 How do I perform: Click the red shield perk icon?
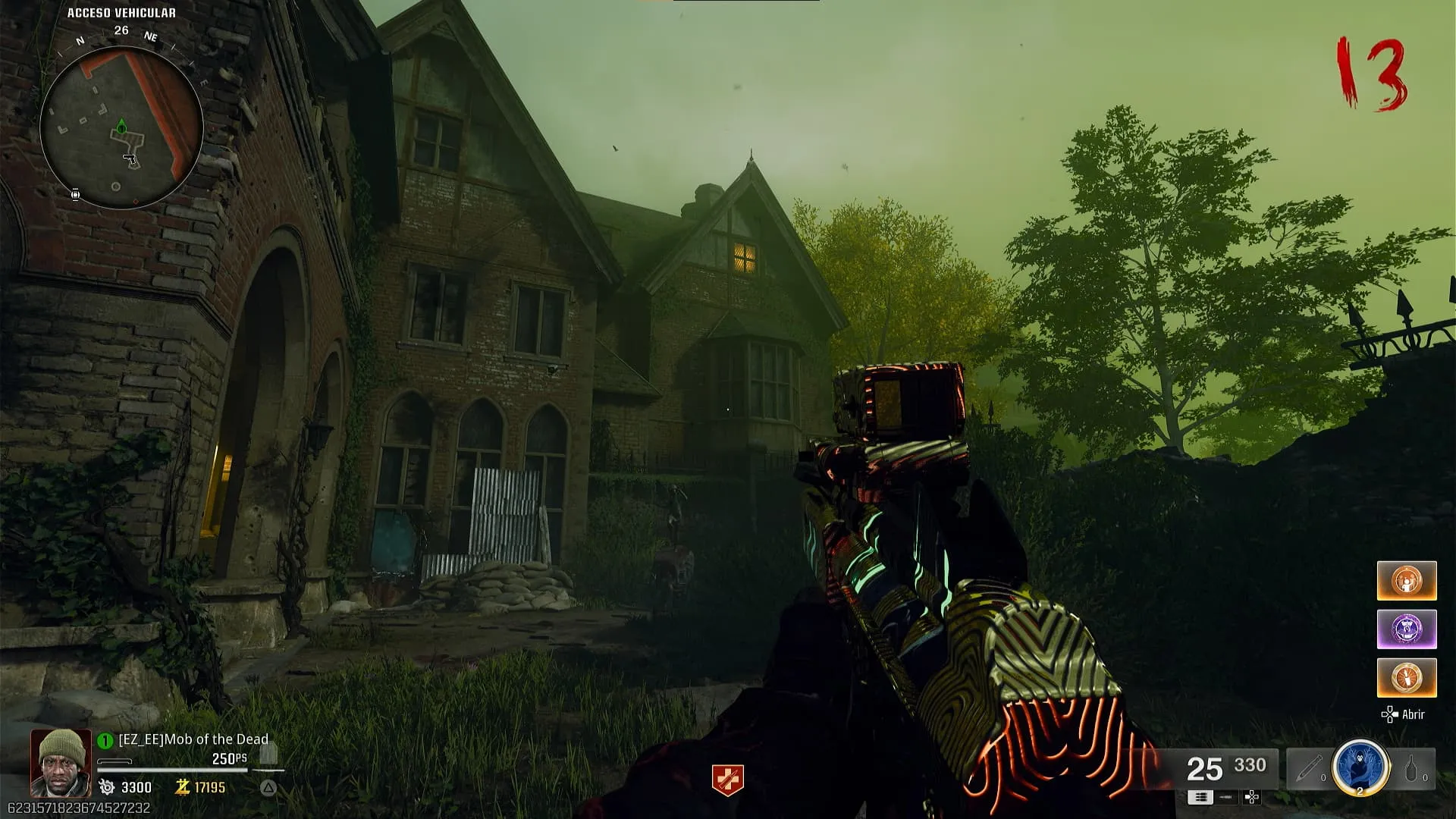727,780
